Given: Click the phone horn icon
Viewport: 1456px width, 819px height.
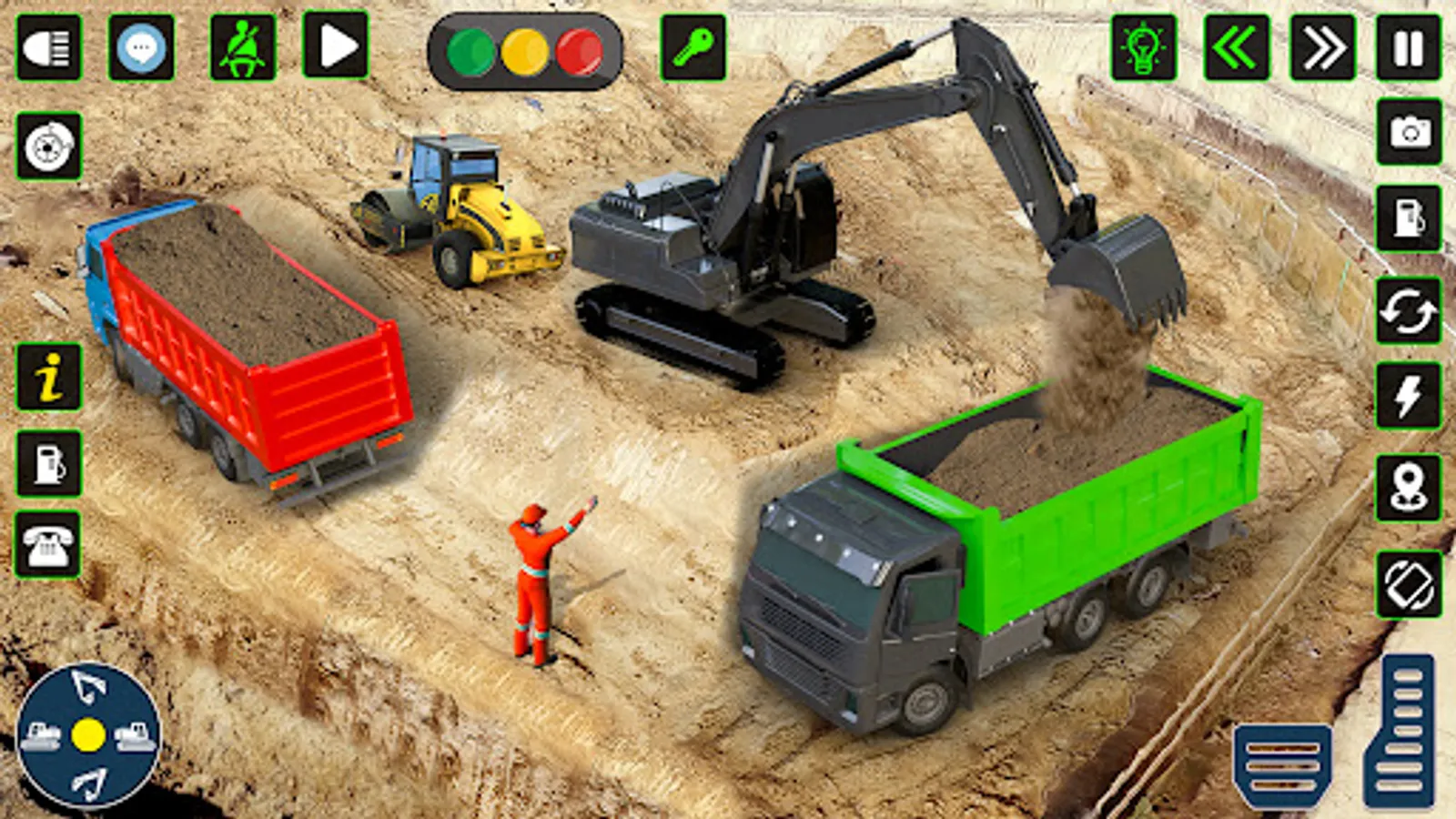Looking at the screenshot, I should tap(47, 546).
